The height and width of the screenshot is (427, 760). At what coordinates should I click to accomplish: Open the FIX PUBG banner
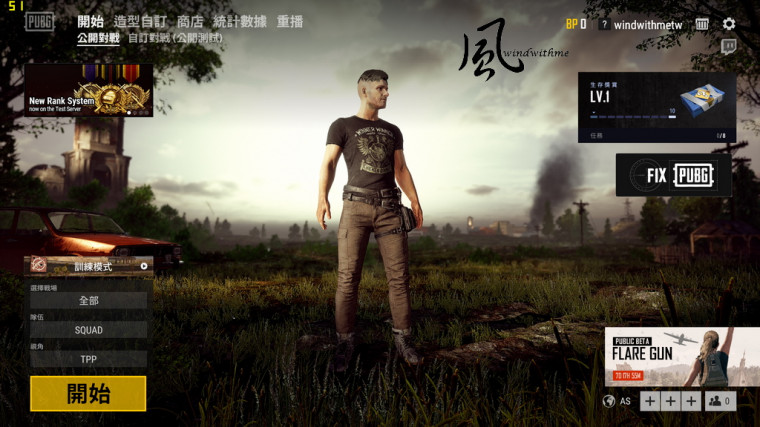(673, 175)
